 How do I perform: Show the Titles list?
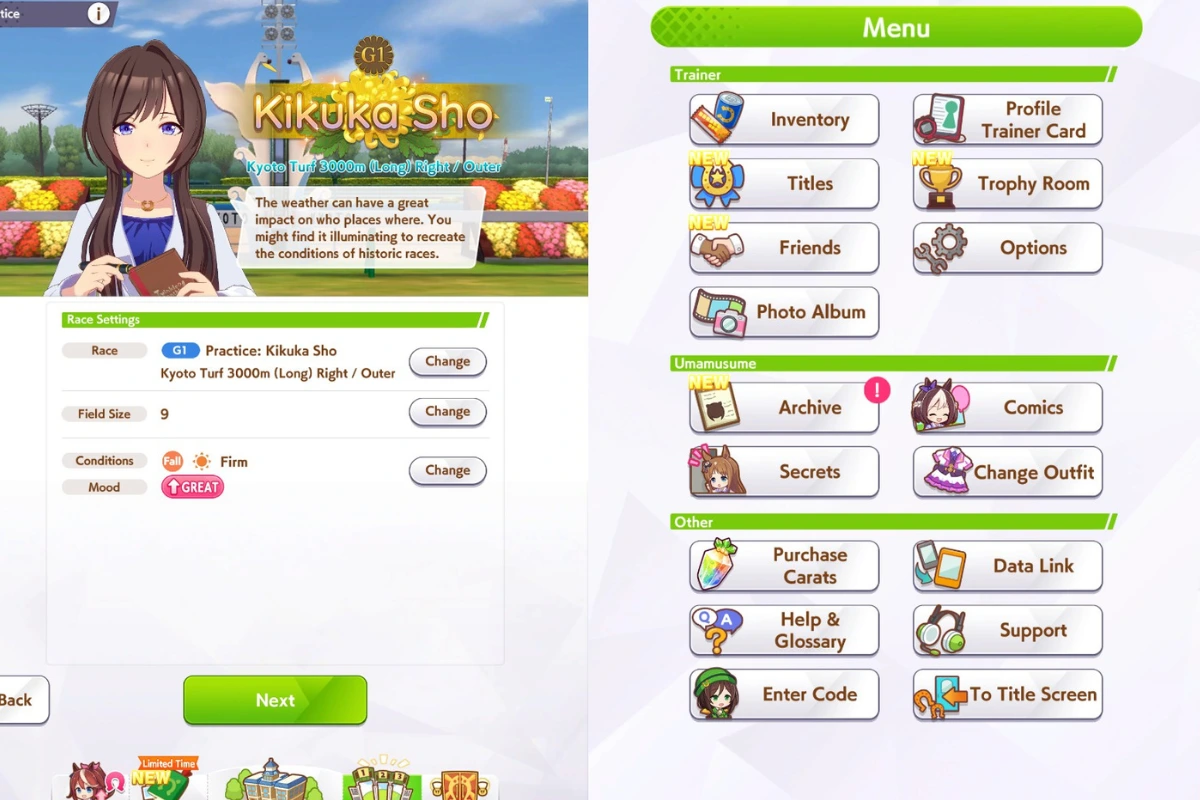[x=784, y=184]
